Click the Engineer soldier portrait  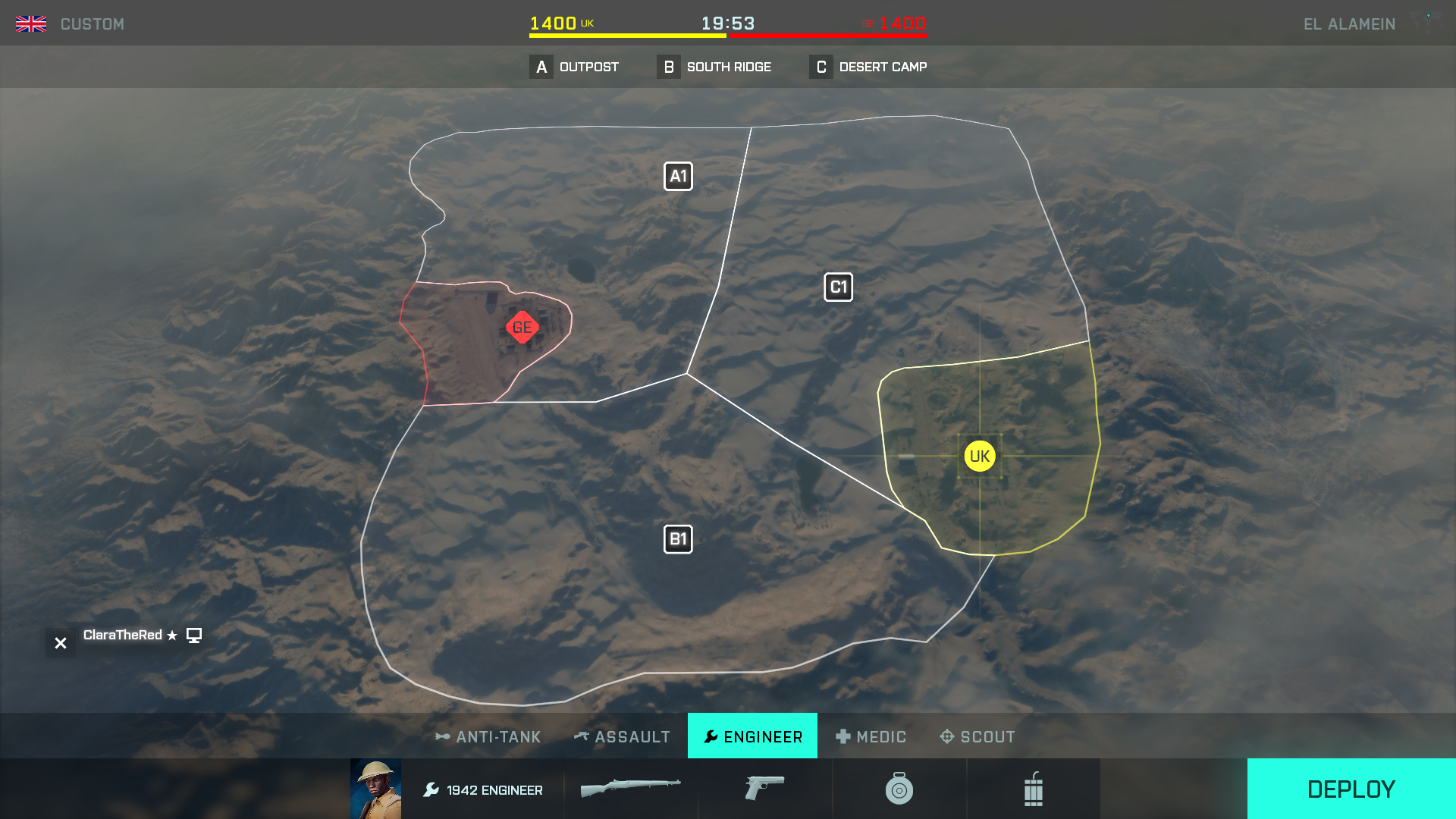377,789
